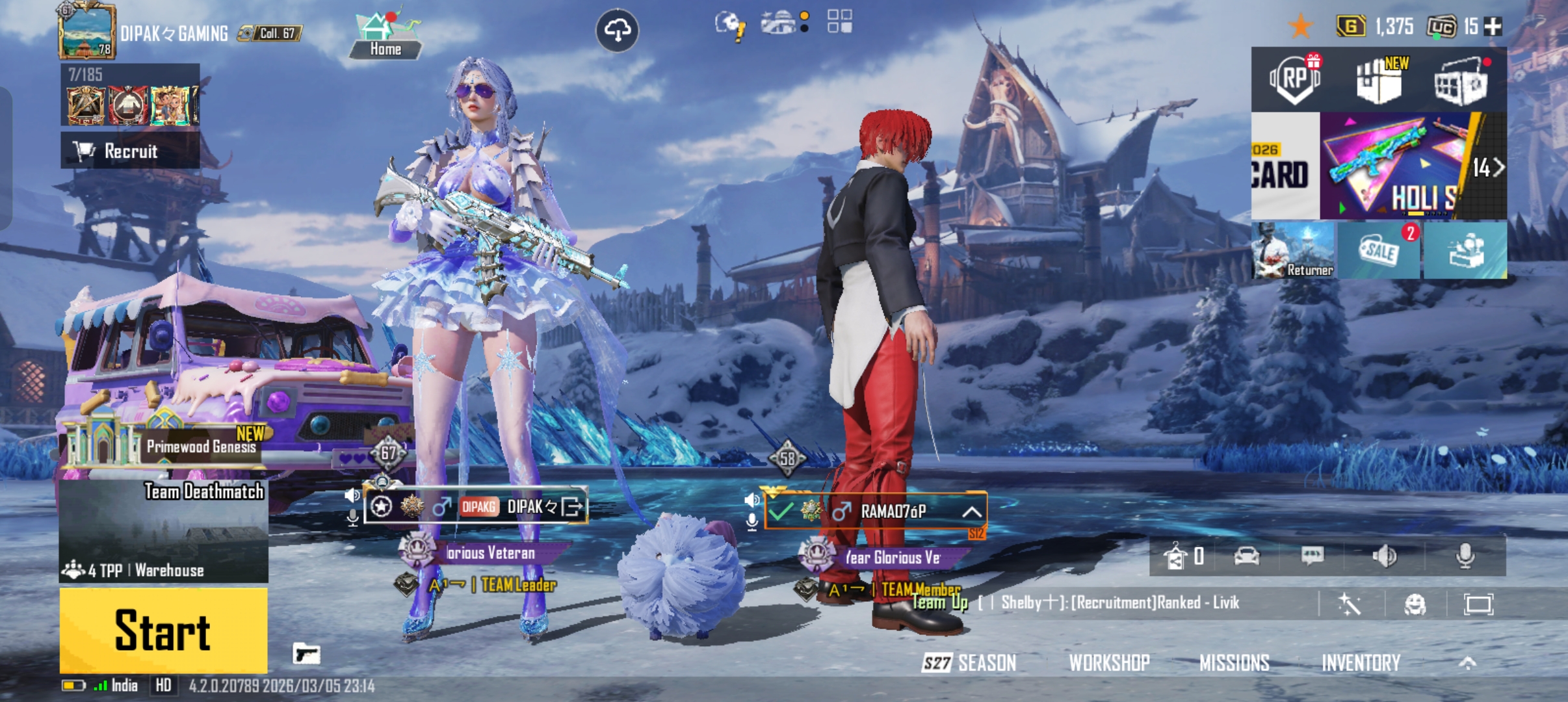1568x702 pixels.
Task: Expand RAMA076P teammate options arrow
Action: pyautogui.click(x=972, y=512)
